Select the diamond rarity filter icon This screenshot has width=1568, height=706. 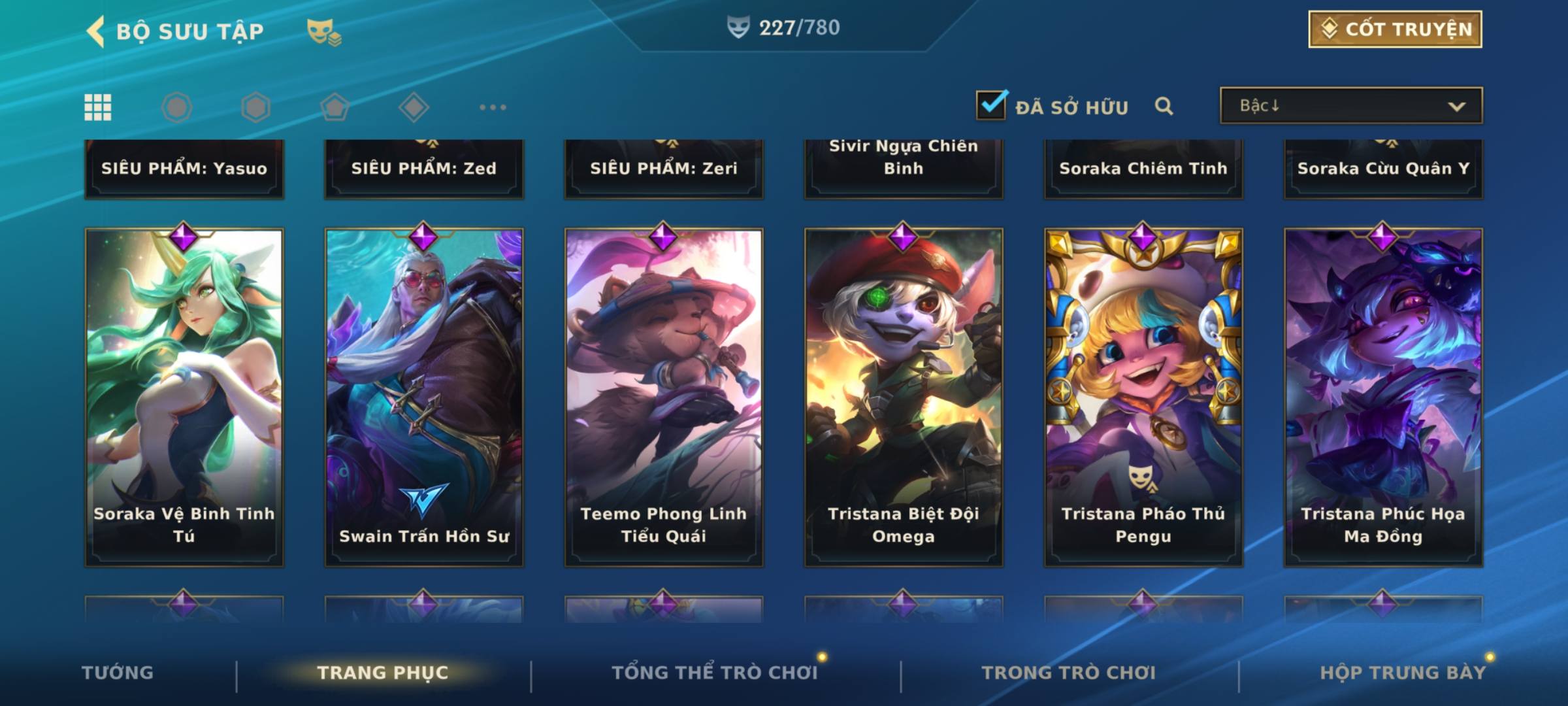(414, 107)
